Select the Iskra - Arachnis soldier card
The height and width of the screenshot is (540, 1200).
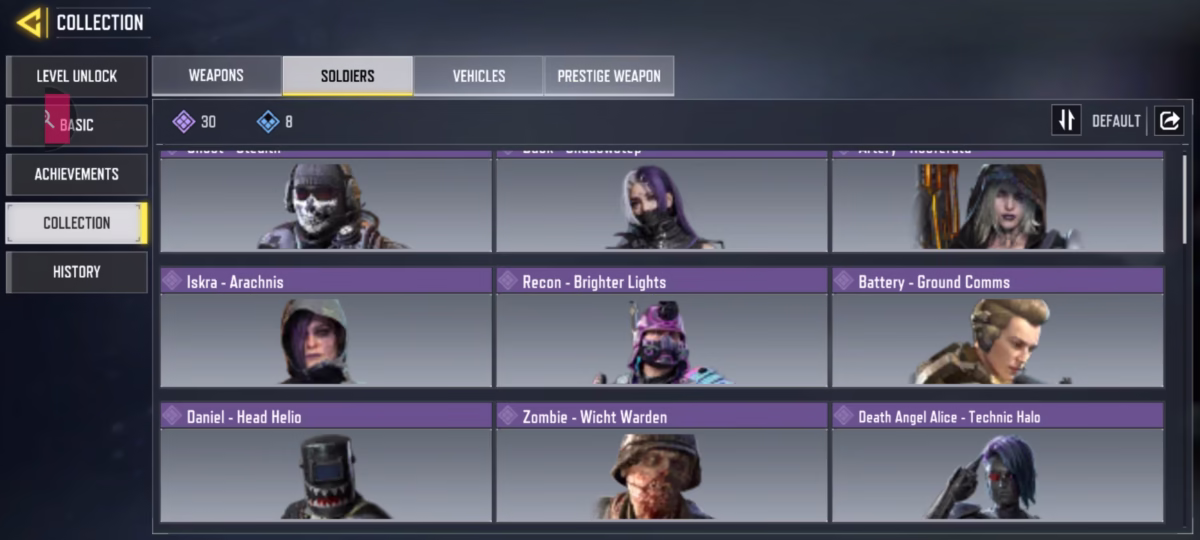(326, 327)
